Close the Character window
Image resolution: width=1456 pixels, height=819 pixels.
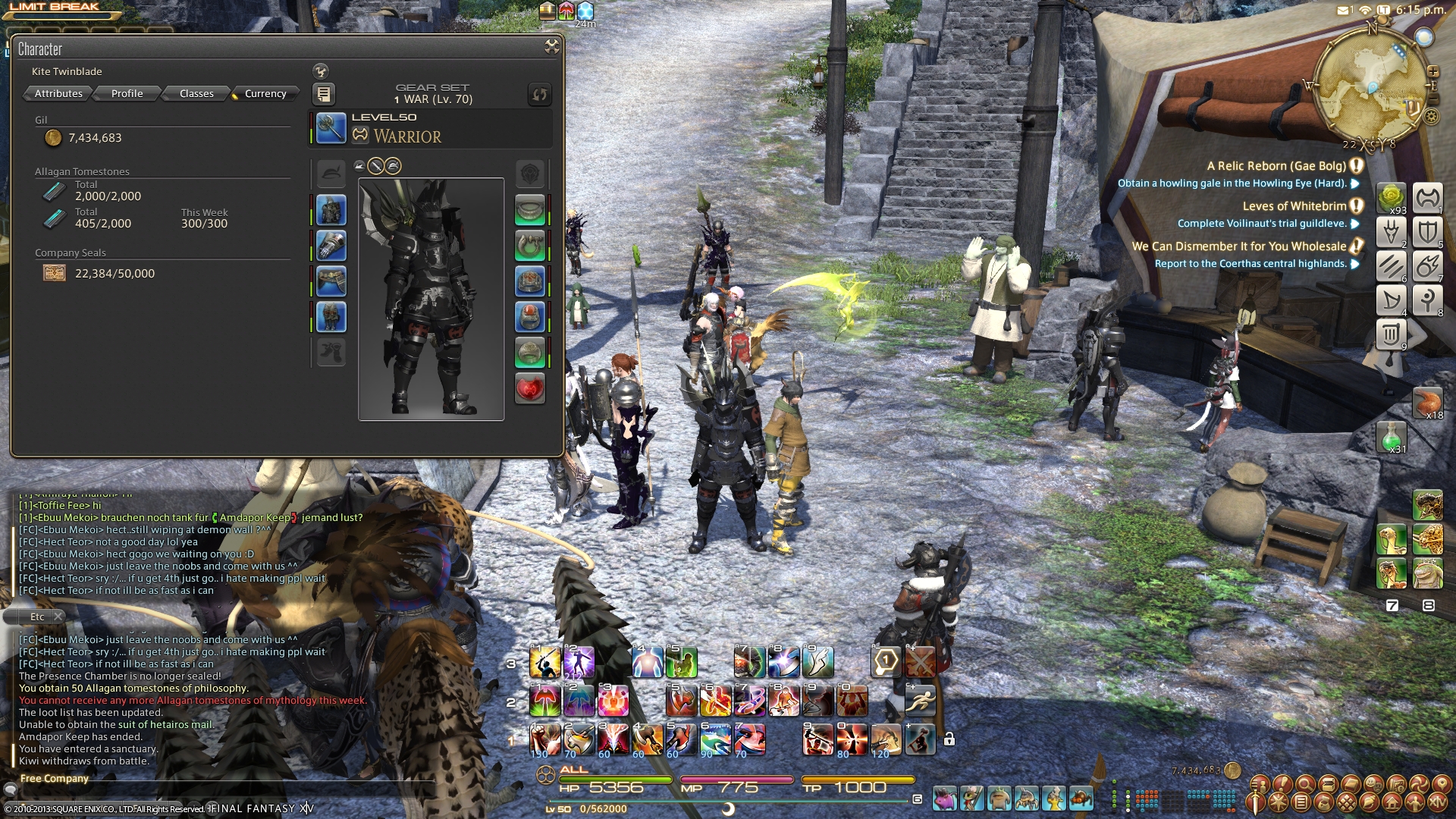point(552,47)
